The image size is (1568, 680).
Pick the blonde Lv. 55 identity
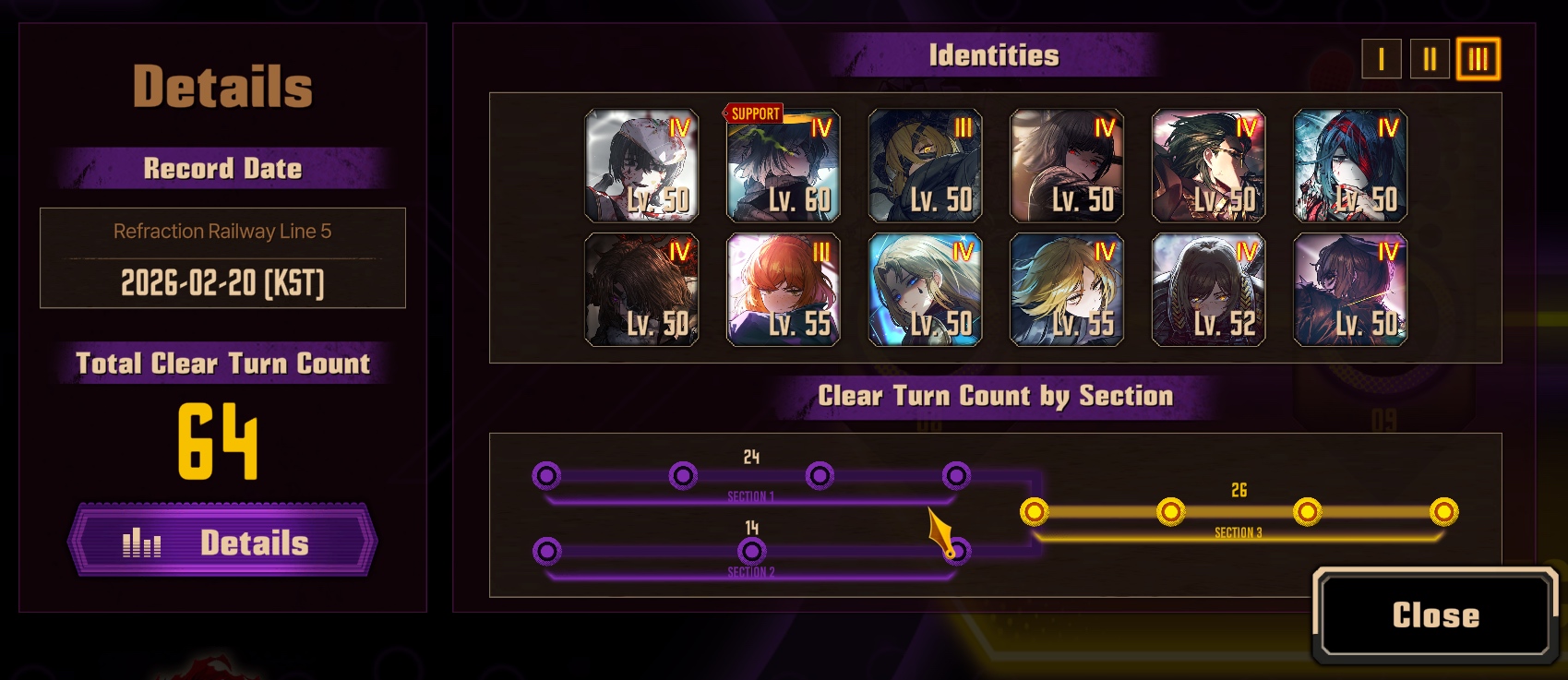click(x=1067, y=290)
